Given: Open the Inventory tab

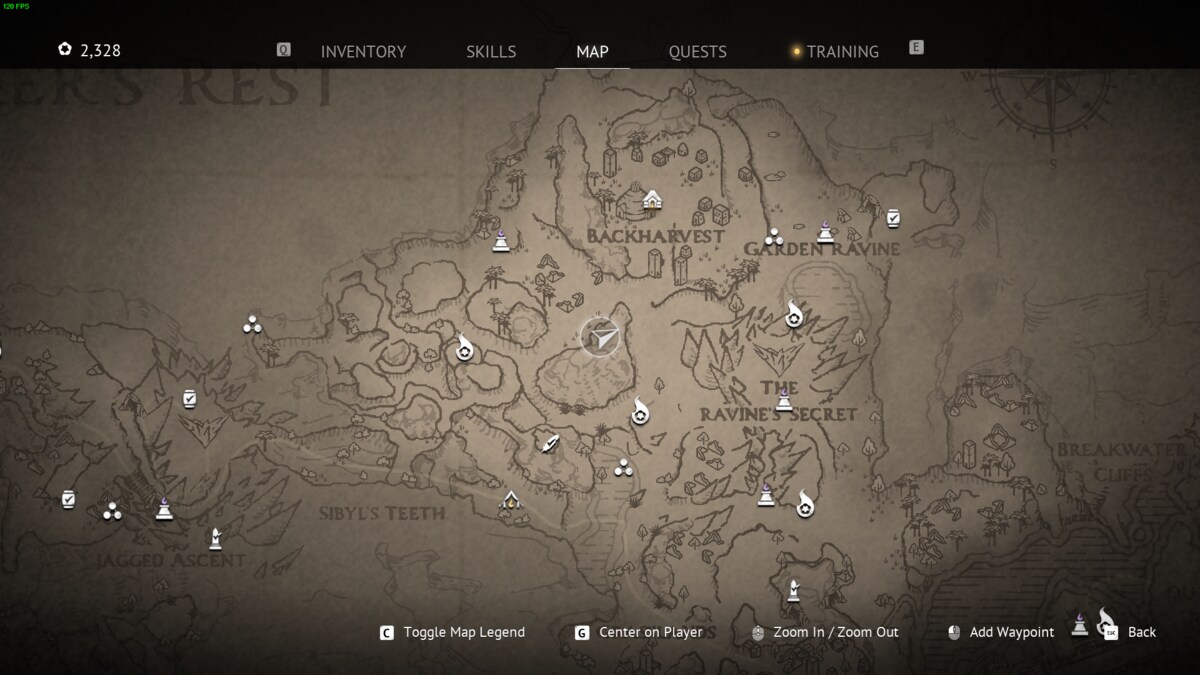Looking at the screenshot, I should click(x=363, y=51).
